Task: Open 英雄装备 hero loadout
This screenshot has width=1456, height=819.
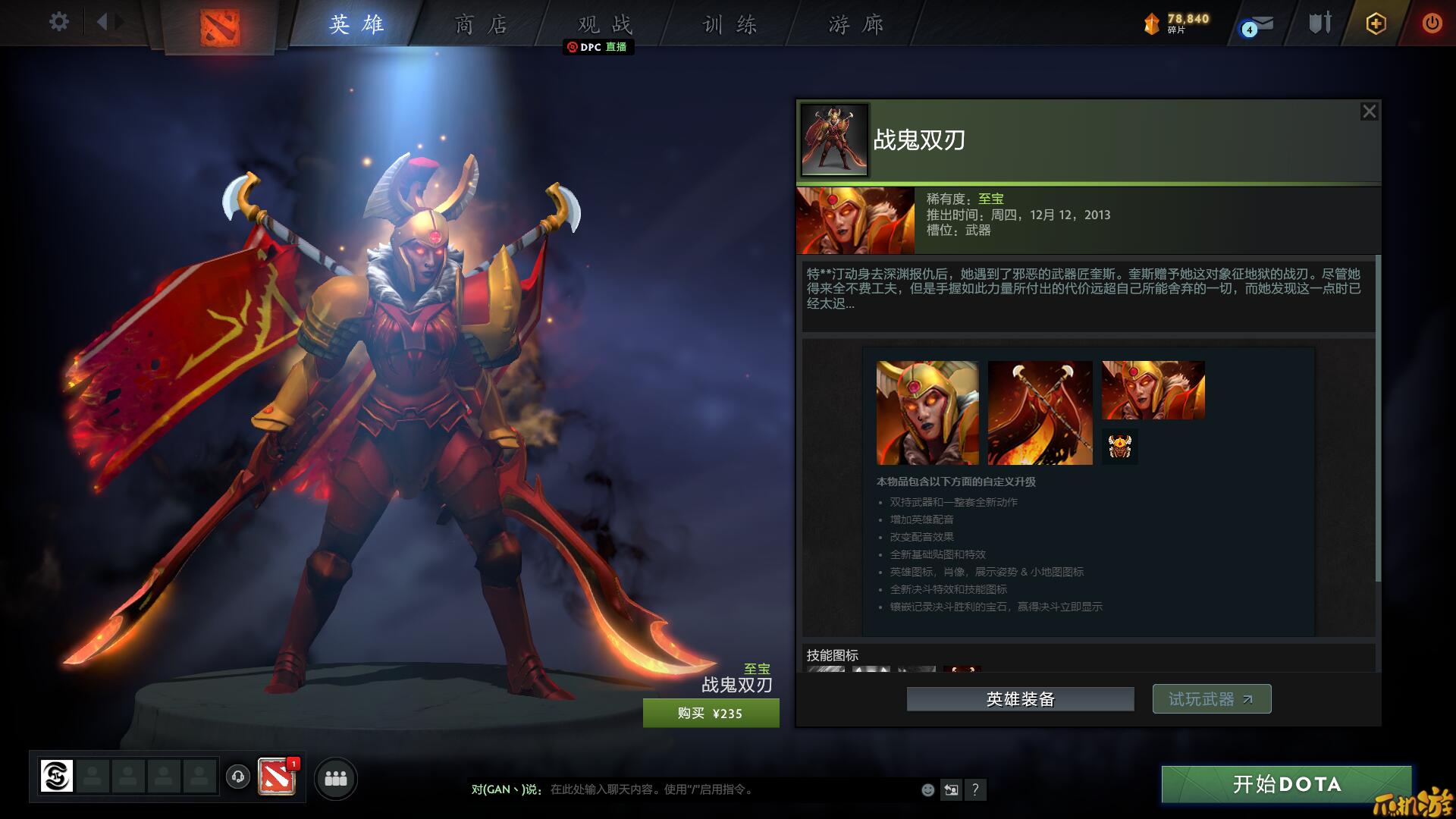Action: [1020, 698]
